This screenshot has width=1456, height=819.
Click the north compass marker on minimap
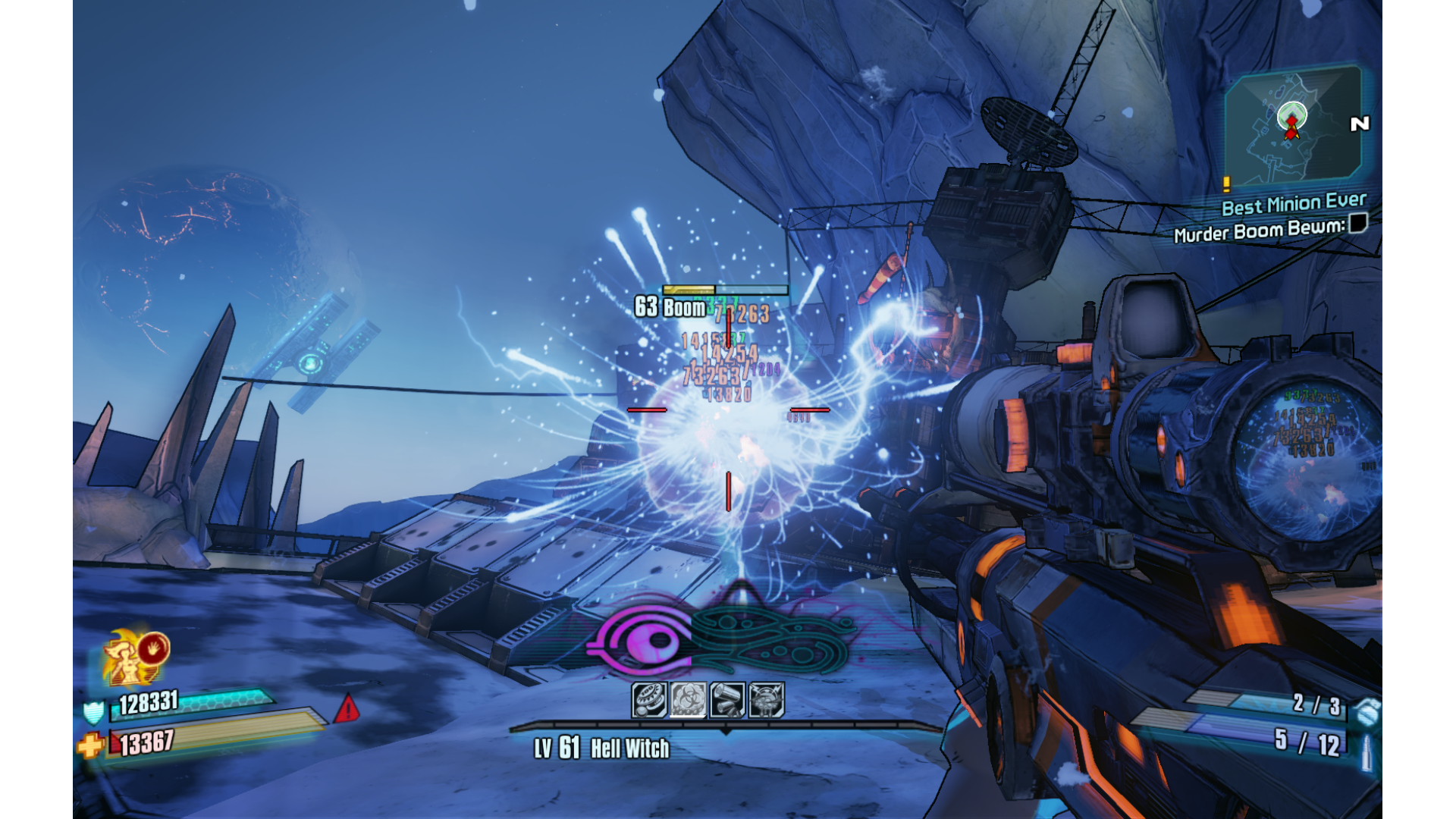point(1360,124)
